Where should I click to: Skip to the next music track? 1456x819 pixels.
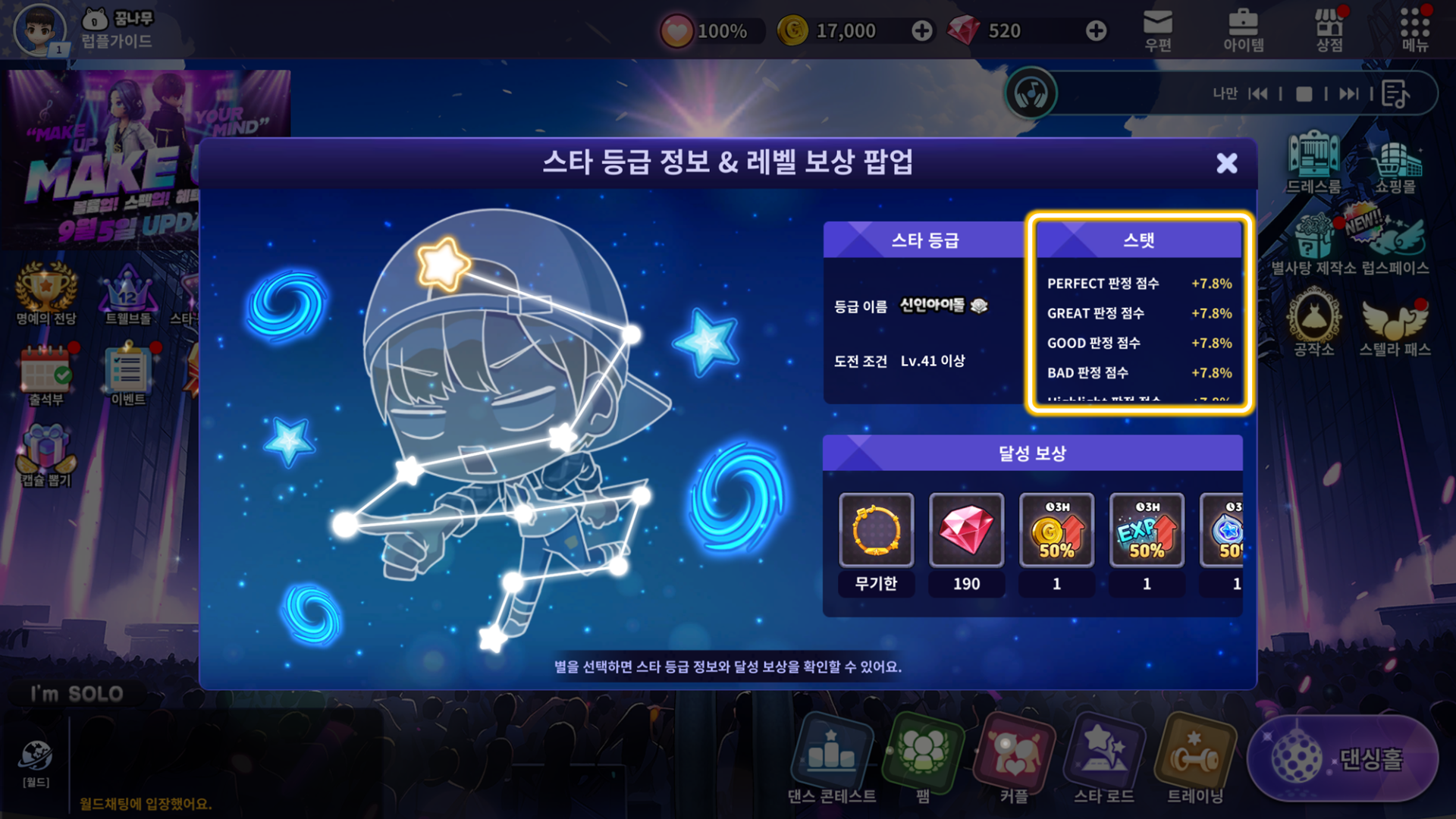click(1348, 94)
